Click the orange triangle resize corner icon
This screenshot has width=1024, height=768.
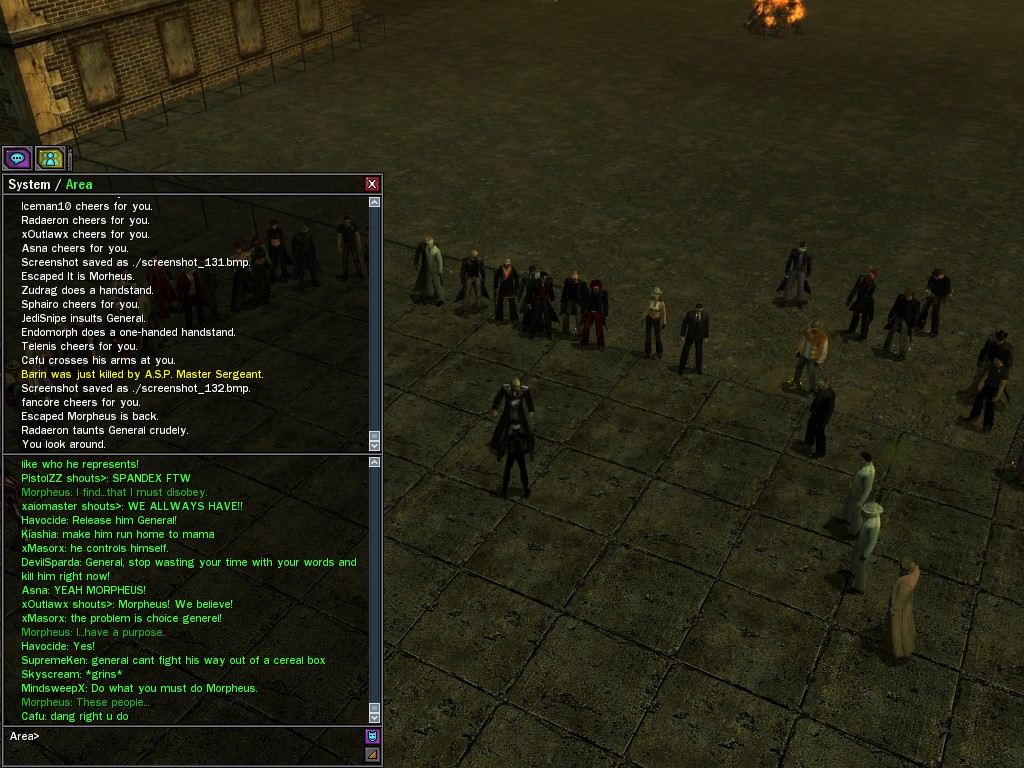(x=372, y=754)
